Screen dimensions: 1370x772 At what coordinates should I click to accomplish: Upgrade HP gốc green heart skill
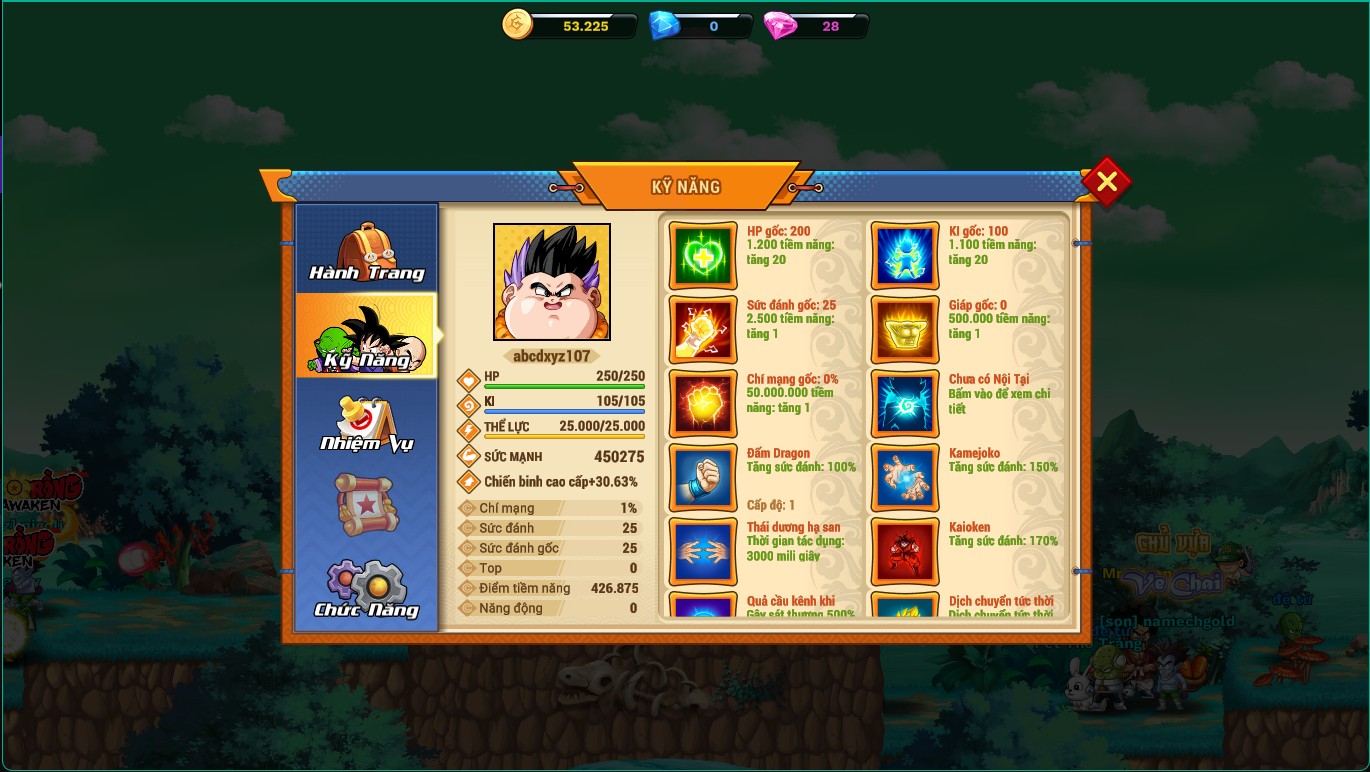(703, 256)
